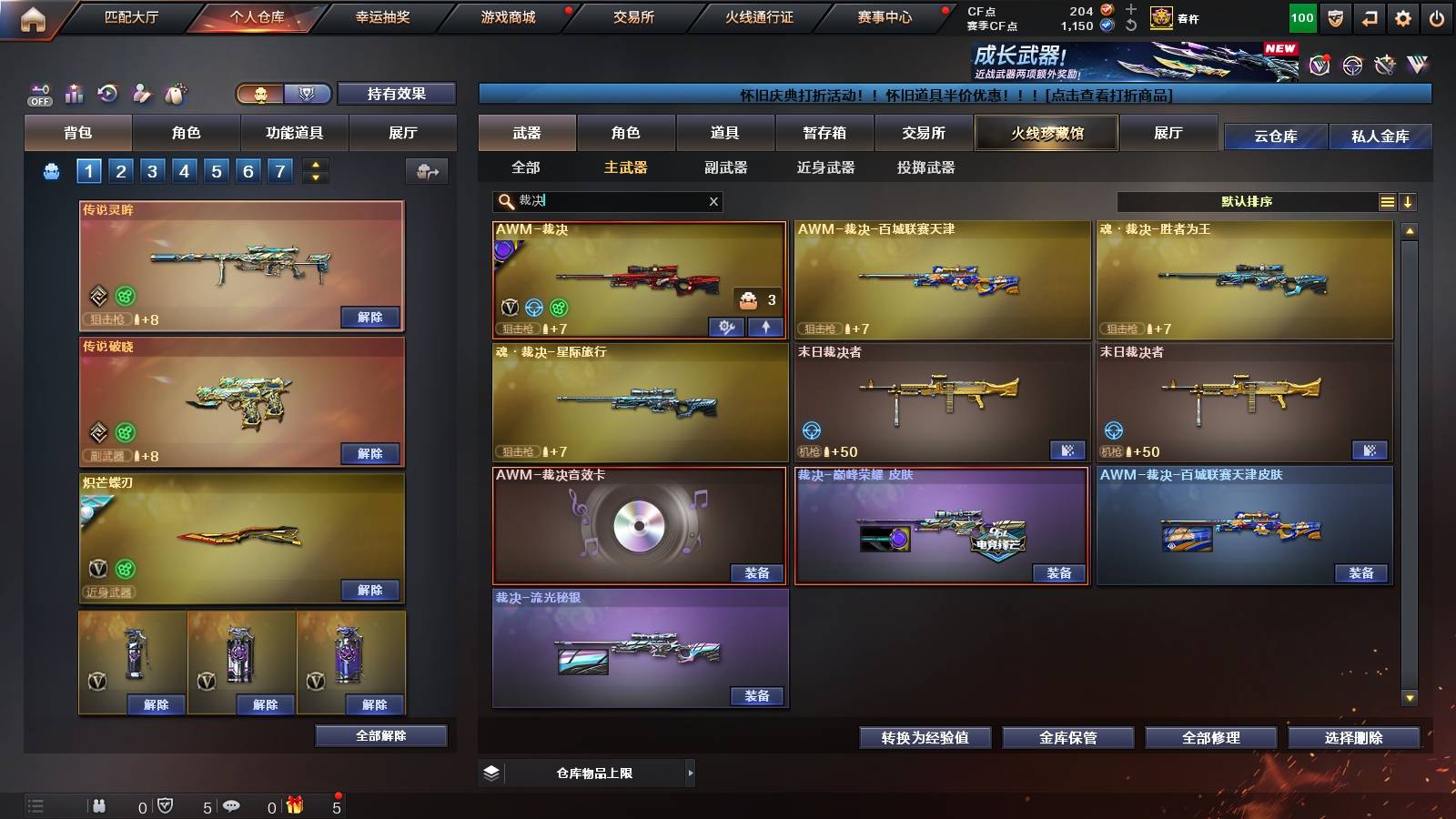Click the 转换为经验值 button

point(926,738)
